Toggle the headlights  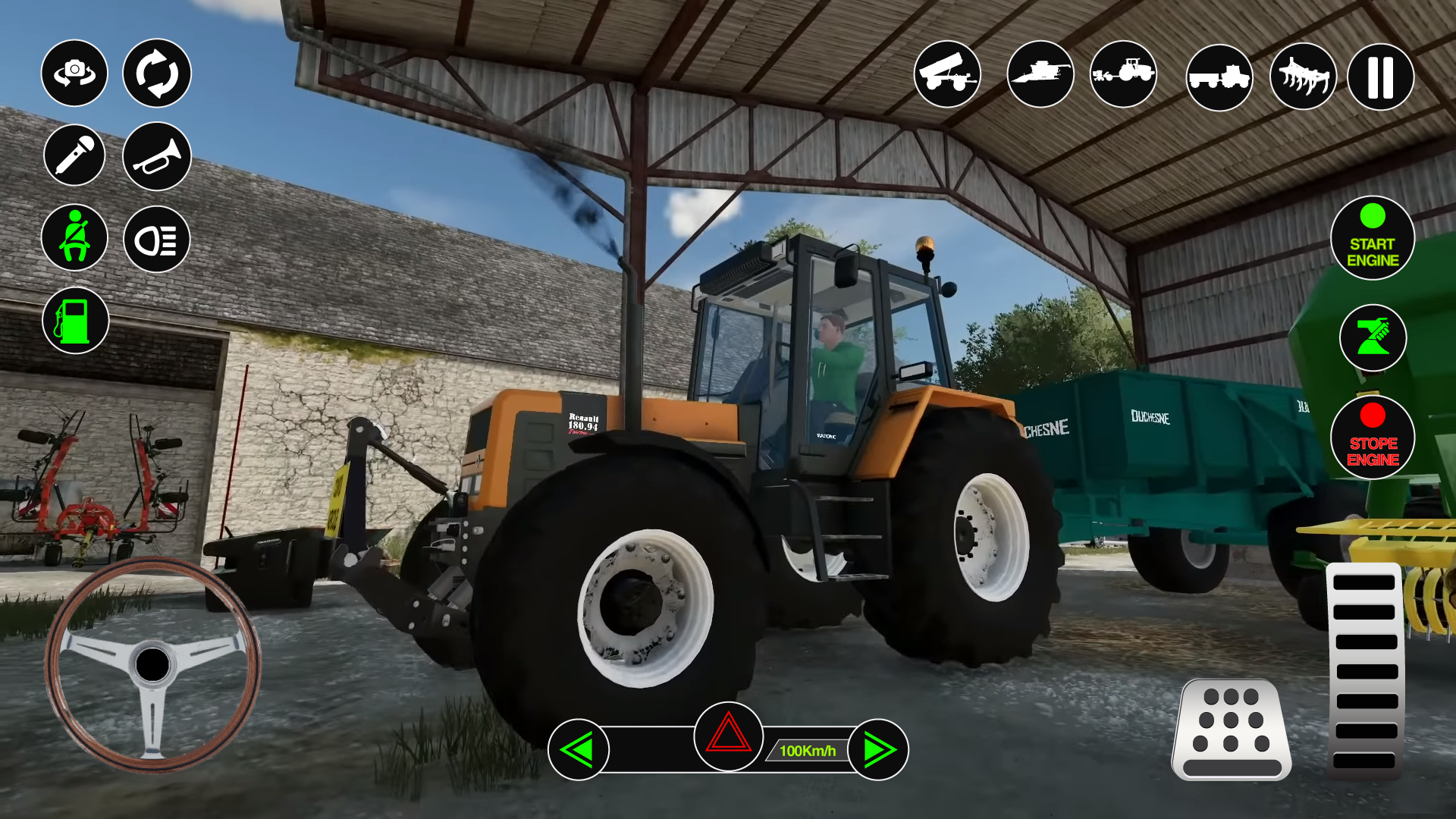(x=155, y=237)
